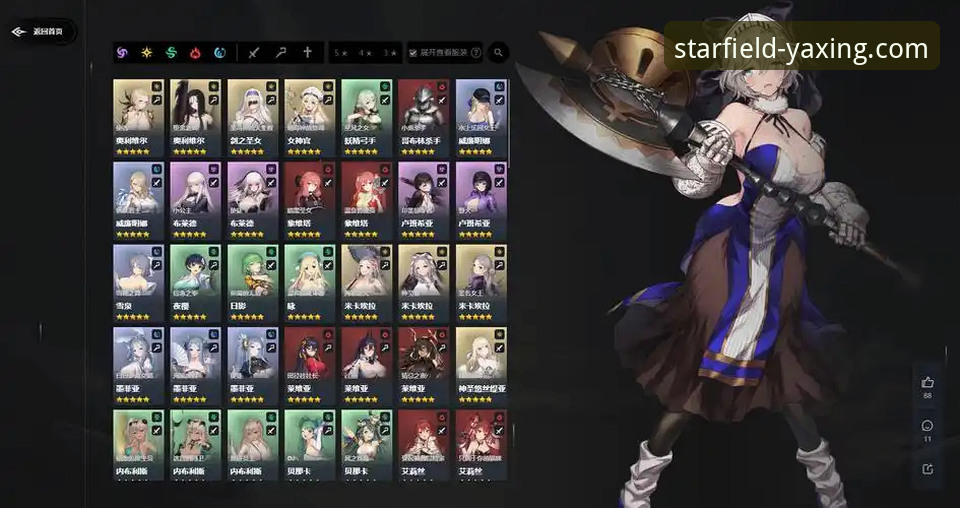Open the magnifier search button

(497, 52)
